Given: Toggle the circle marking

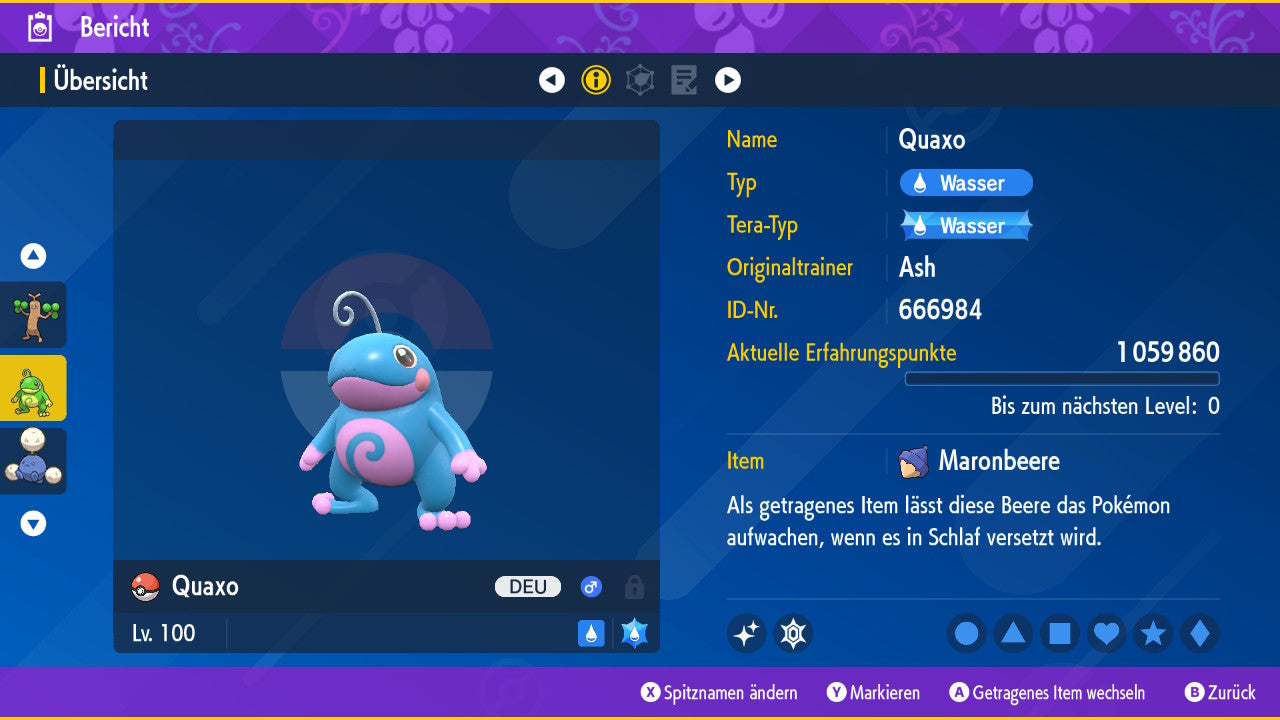Looking at the screenshot, I should (x=967, y=633).
